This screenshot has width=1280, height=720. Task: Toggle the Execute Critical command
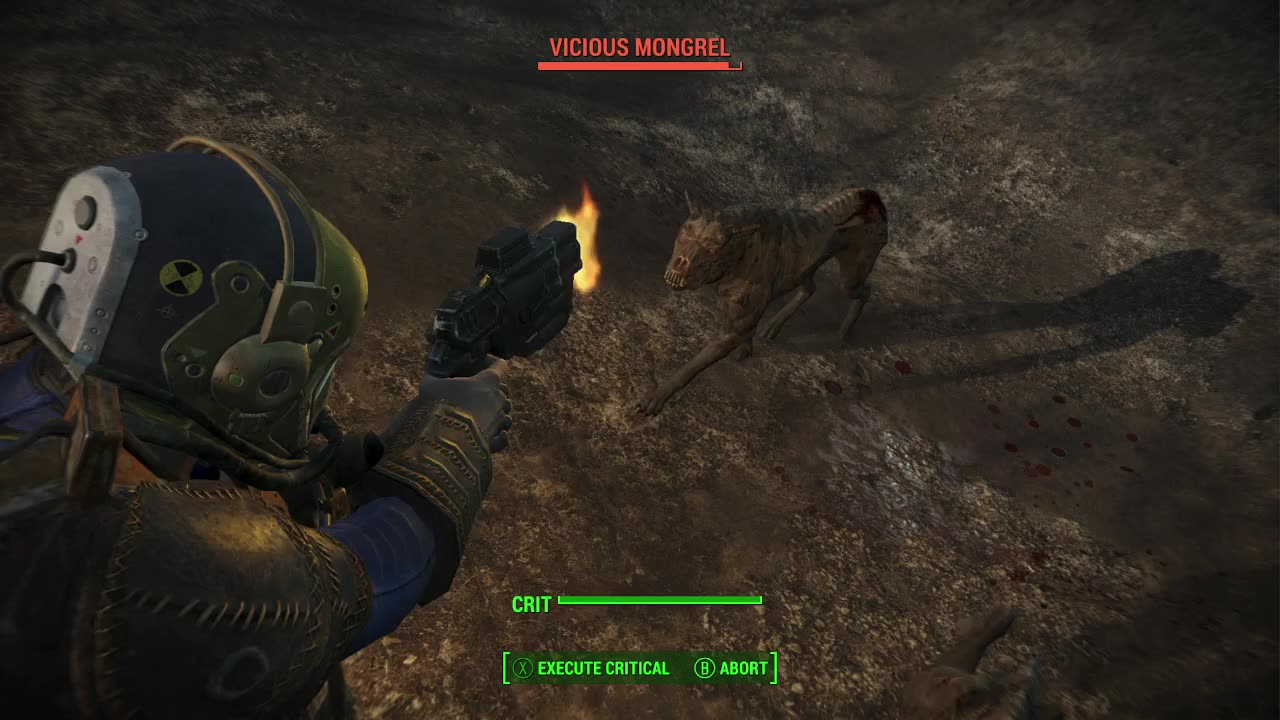[x=603, y=667]
